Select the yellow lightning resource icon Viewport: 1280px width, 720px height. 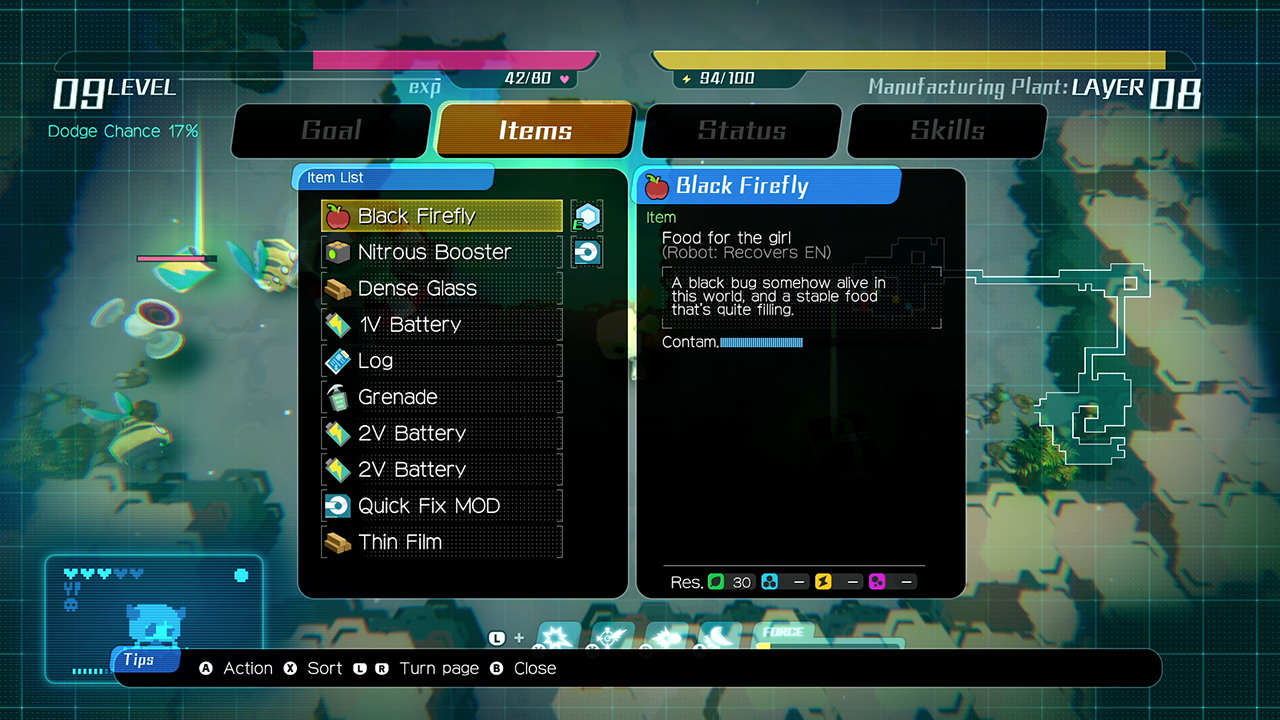pyautogui.click(x=822, y=581)
